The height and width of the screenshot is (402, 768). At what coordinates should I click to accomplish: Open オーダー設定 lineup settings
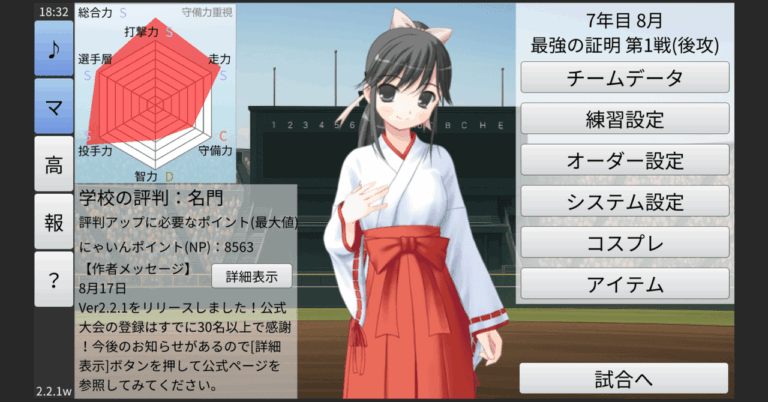[625, 160]
